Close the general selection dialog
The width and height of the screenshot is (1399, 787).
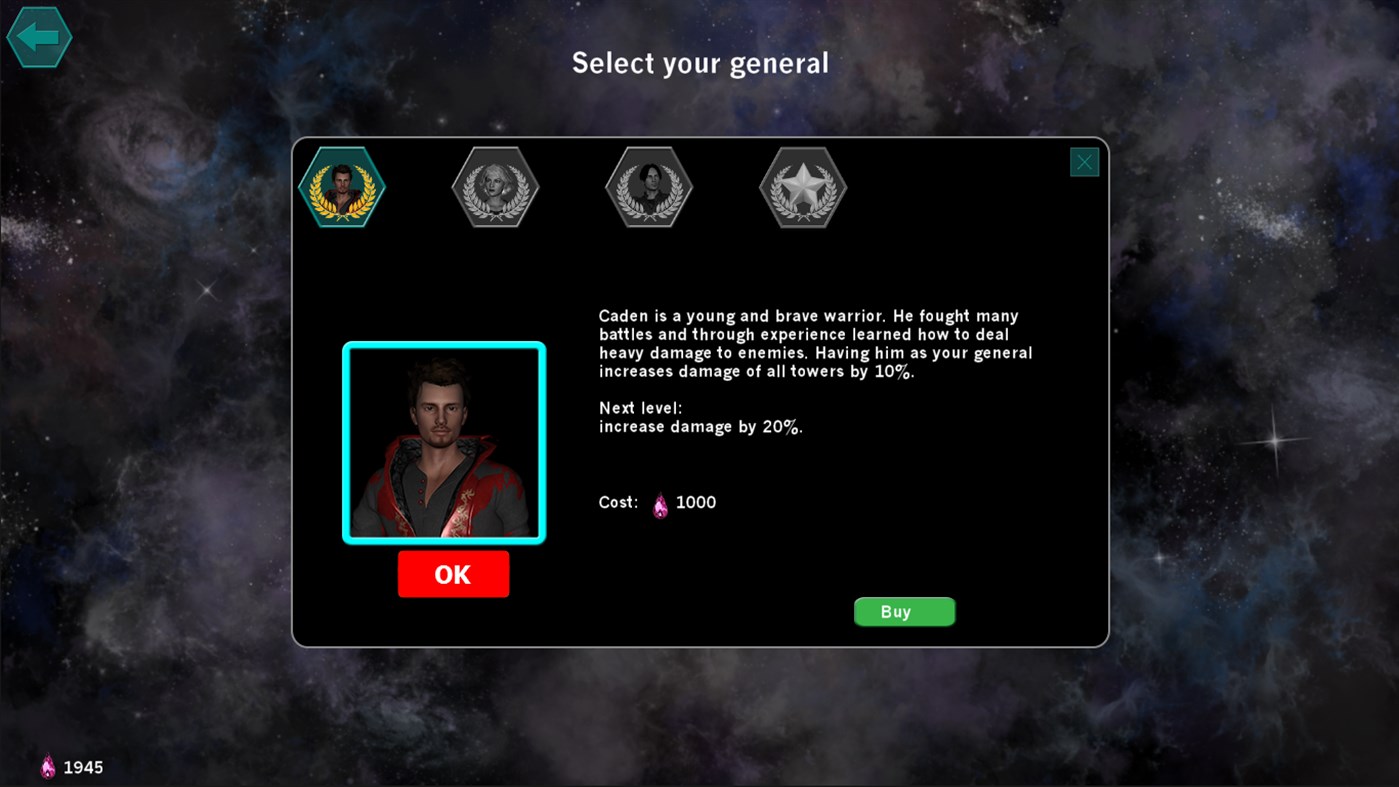coord(1084,161)
